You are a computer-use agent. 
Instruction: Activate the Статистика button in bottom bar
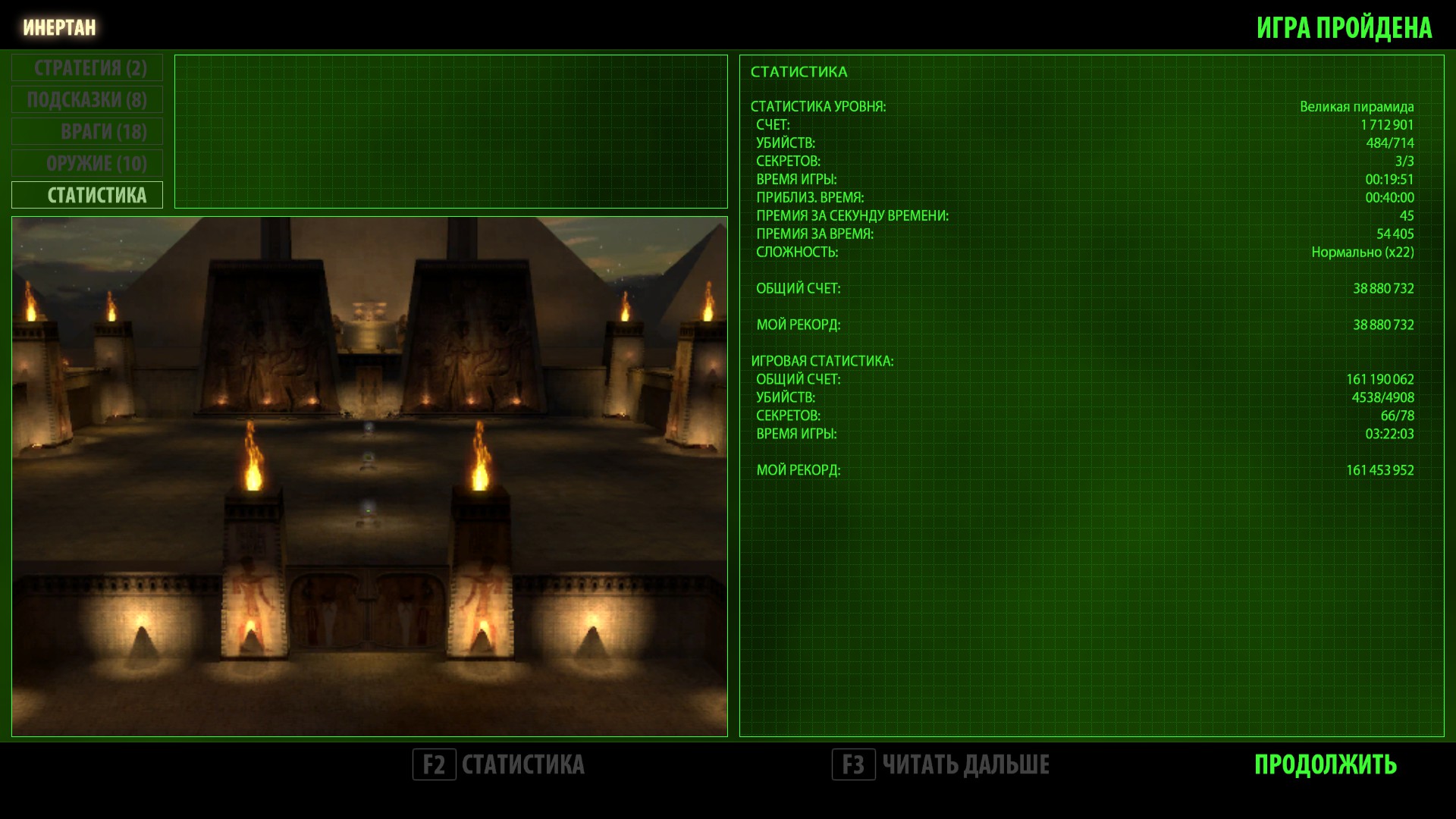(x=499, y=764)
